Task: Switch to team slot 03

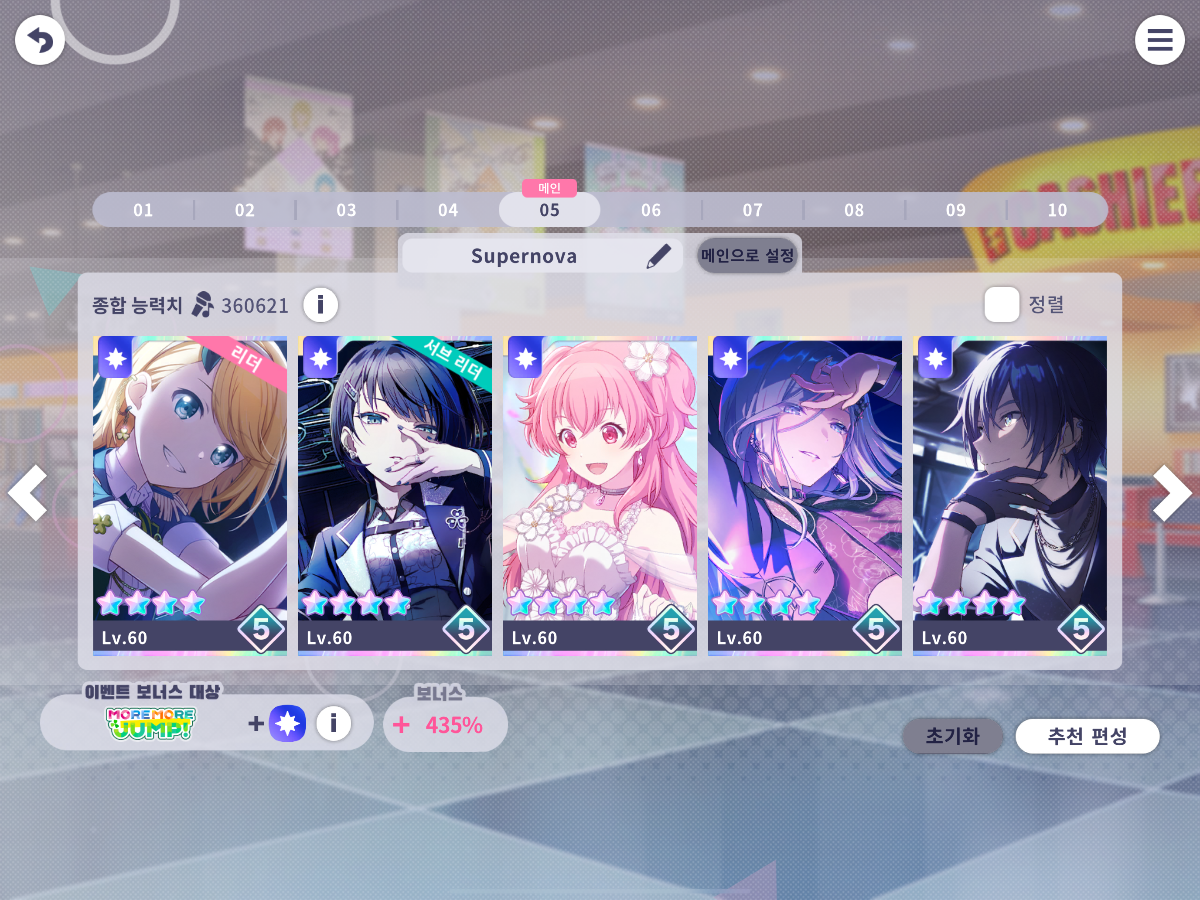Action: pyautogui.click(x=346, y=210)
